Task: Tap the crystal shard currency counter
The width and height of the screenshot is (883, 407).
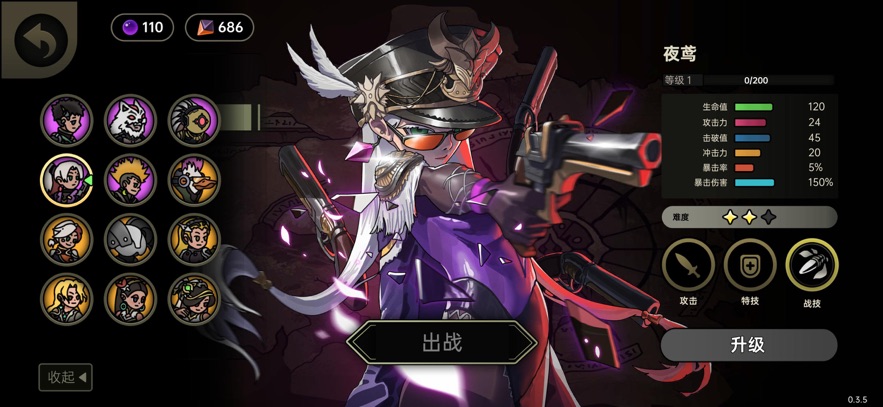Action: 219,27
